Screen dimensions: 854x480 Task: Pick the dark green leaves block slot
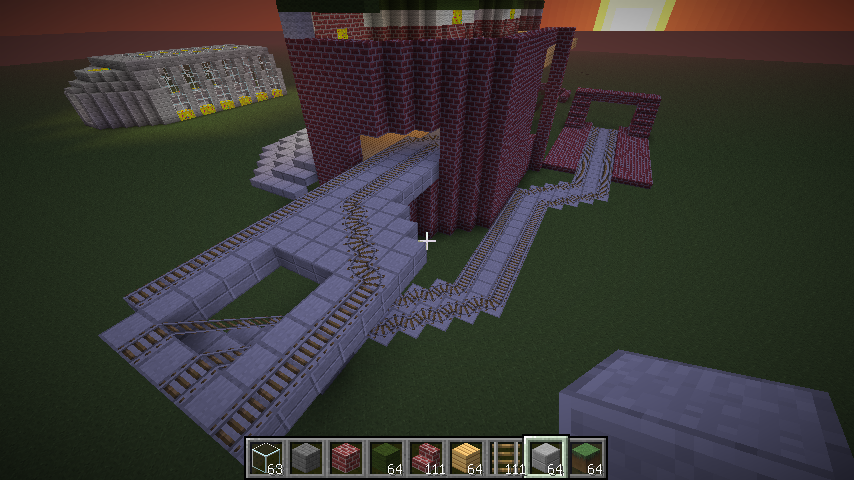point(386,458)
